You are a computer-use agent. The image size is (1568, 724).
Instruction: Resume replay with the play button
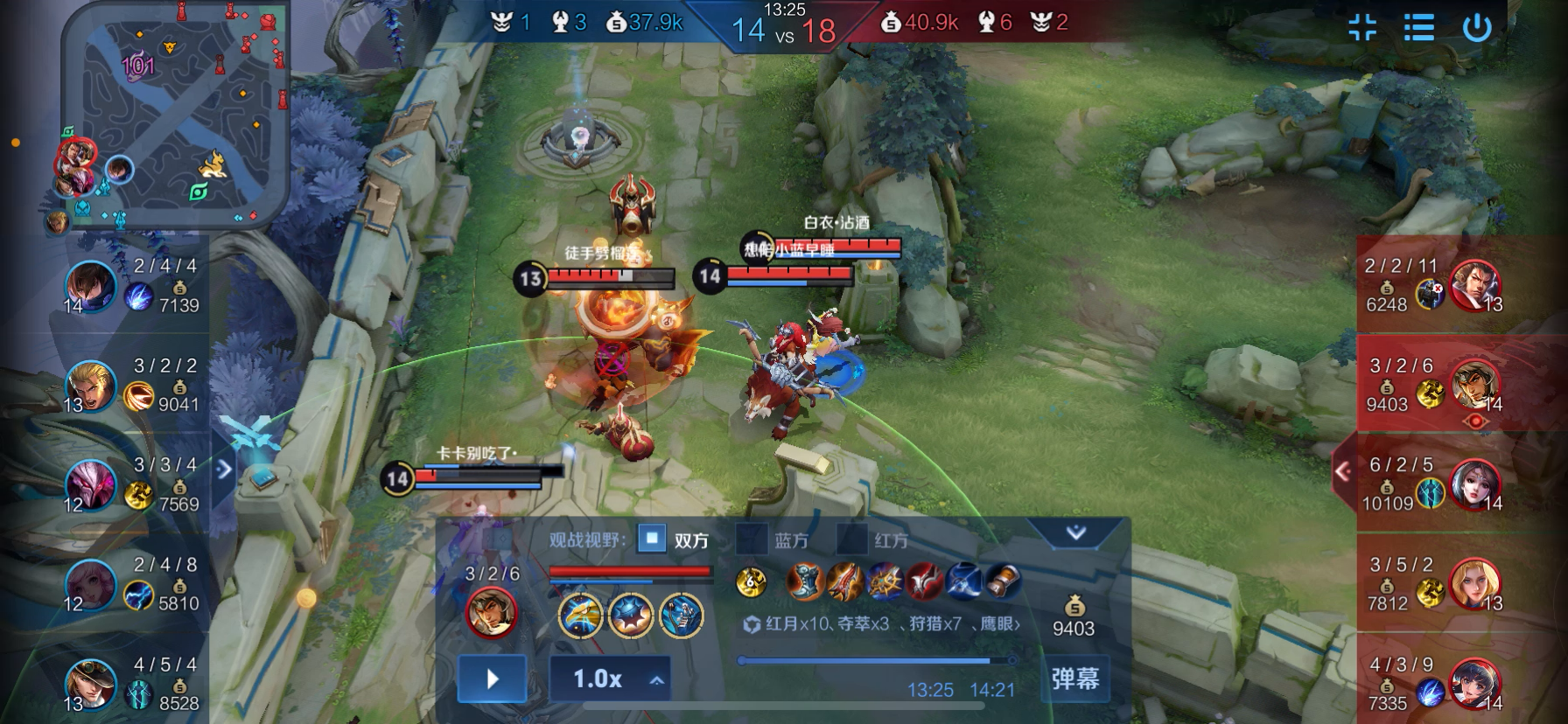pyautogui.click(x=492, y=679)
